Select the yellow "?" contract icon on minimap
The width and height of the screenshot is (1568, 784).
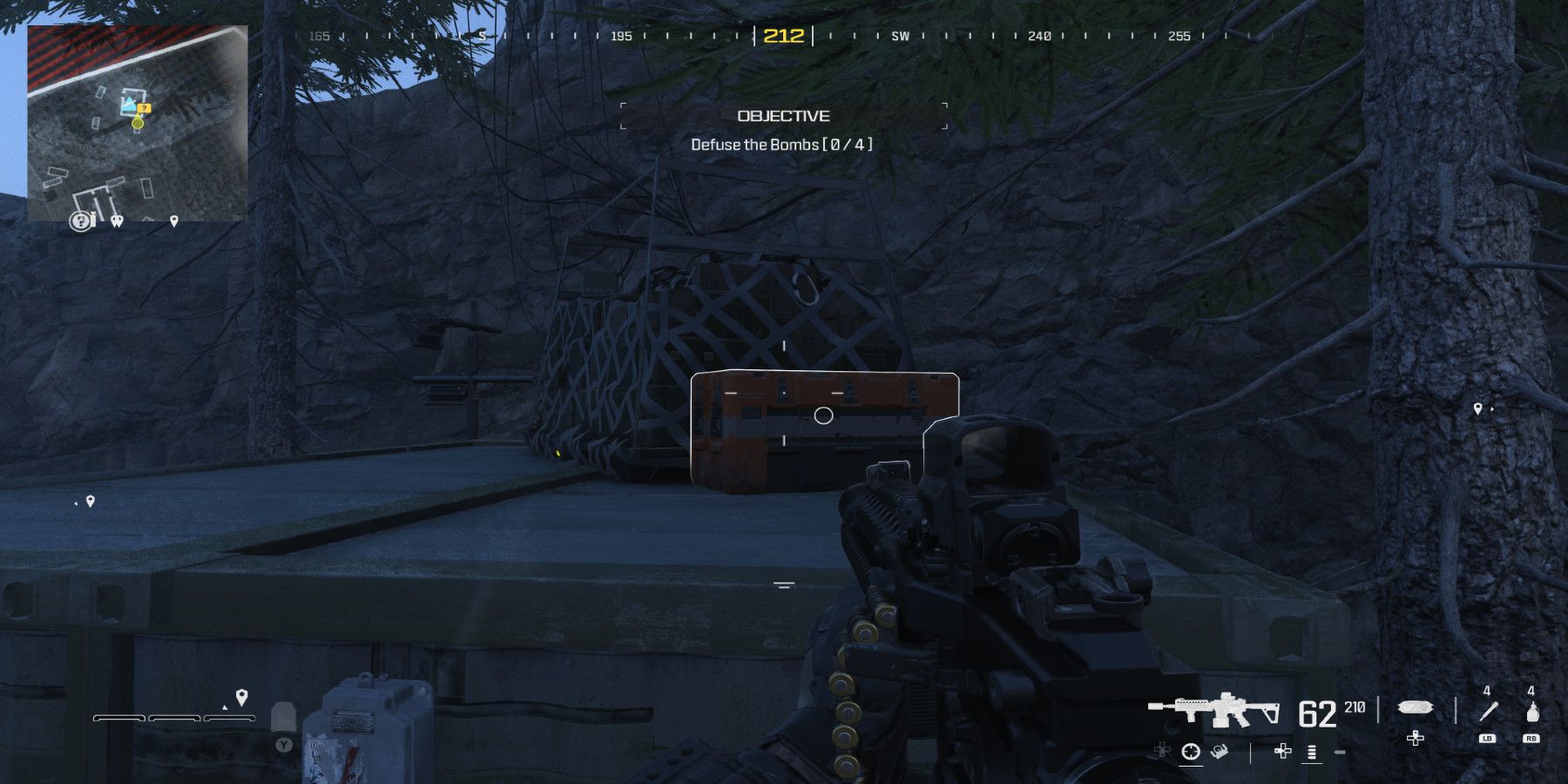click(x=144, y=108)
